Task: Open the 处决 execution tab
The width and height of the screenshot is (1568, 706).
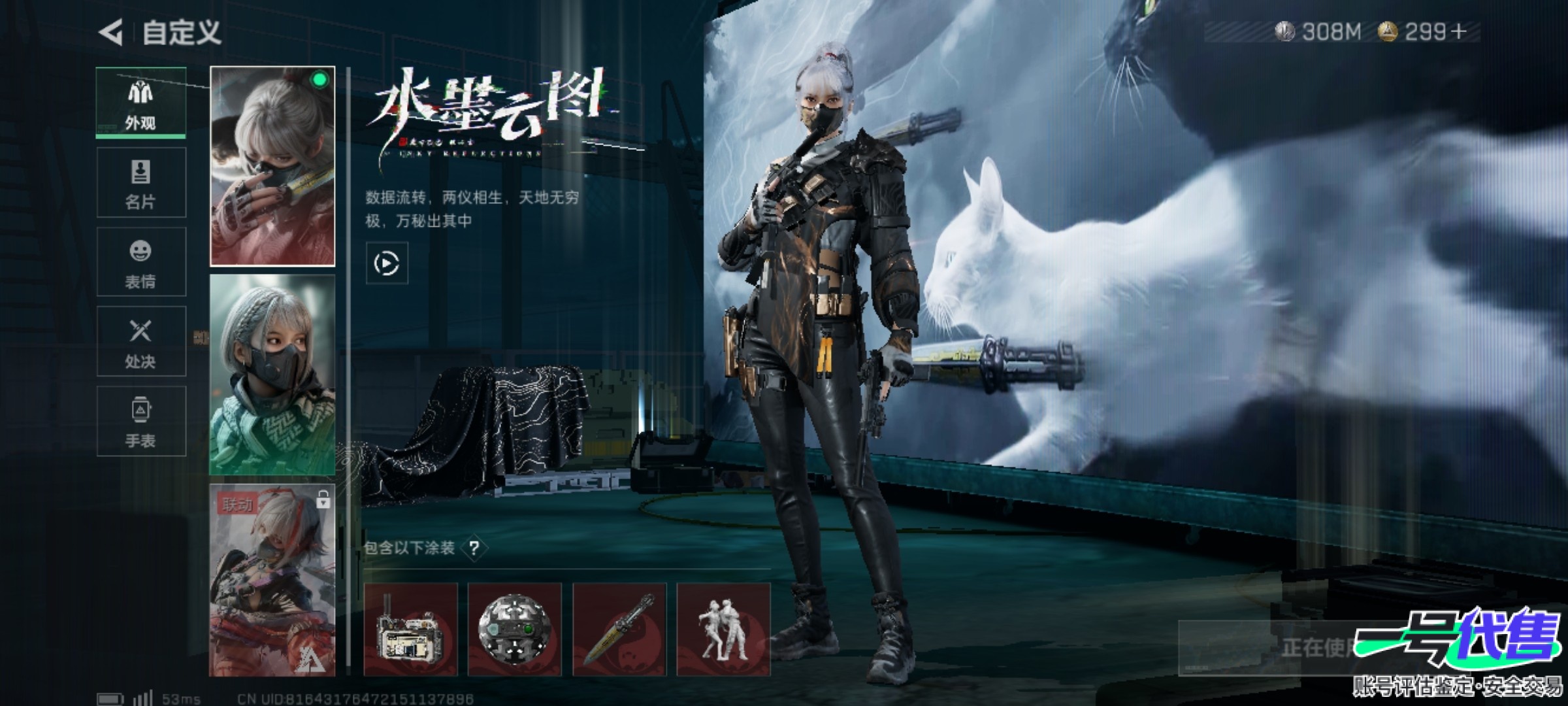Action: point(141,341)
